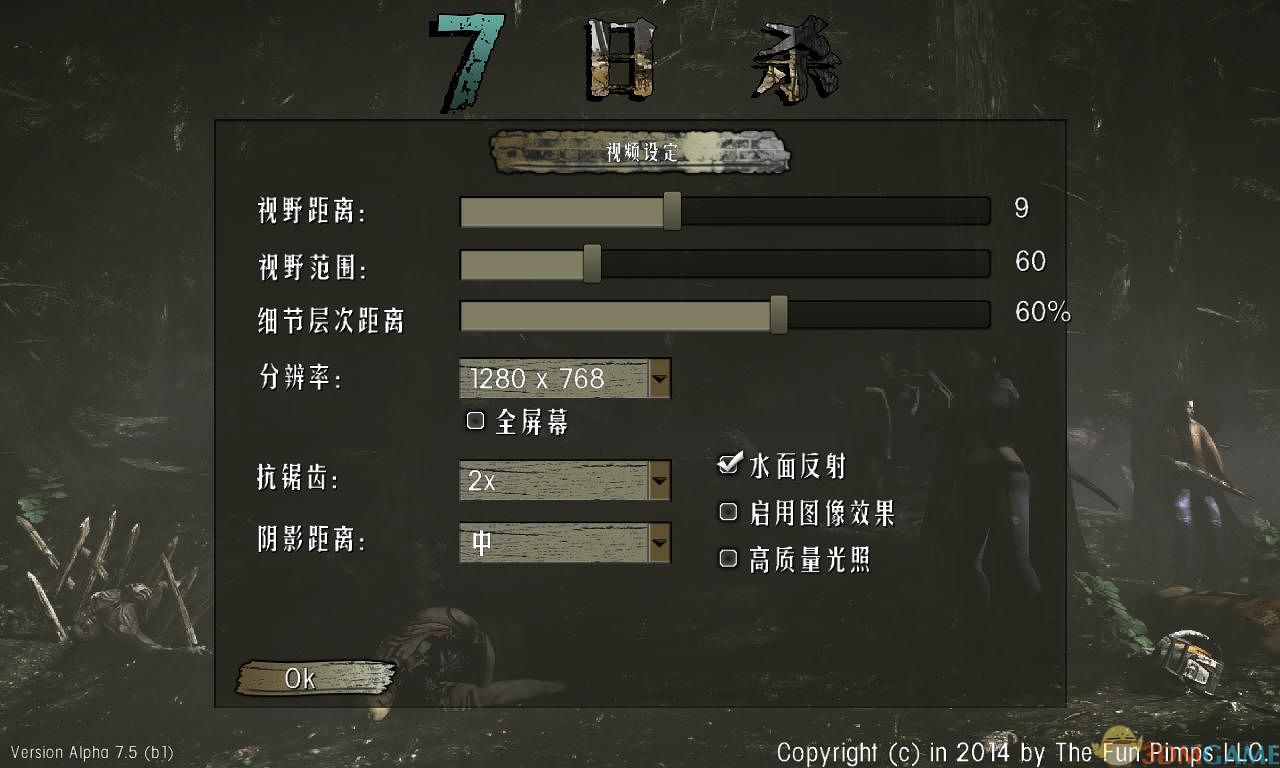Click the checkmark on 水面反射
Screen dimensions: 1280x768
click(728, 464)
